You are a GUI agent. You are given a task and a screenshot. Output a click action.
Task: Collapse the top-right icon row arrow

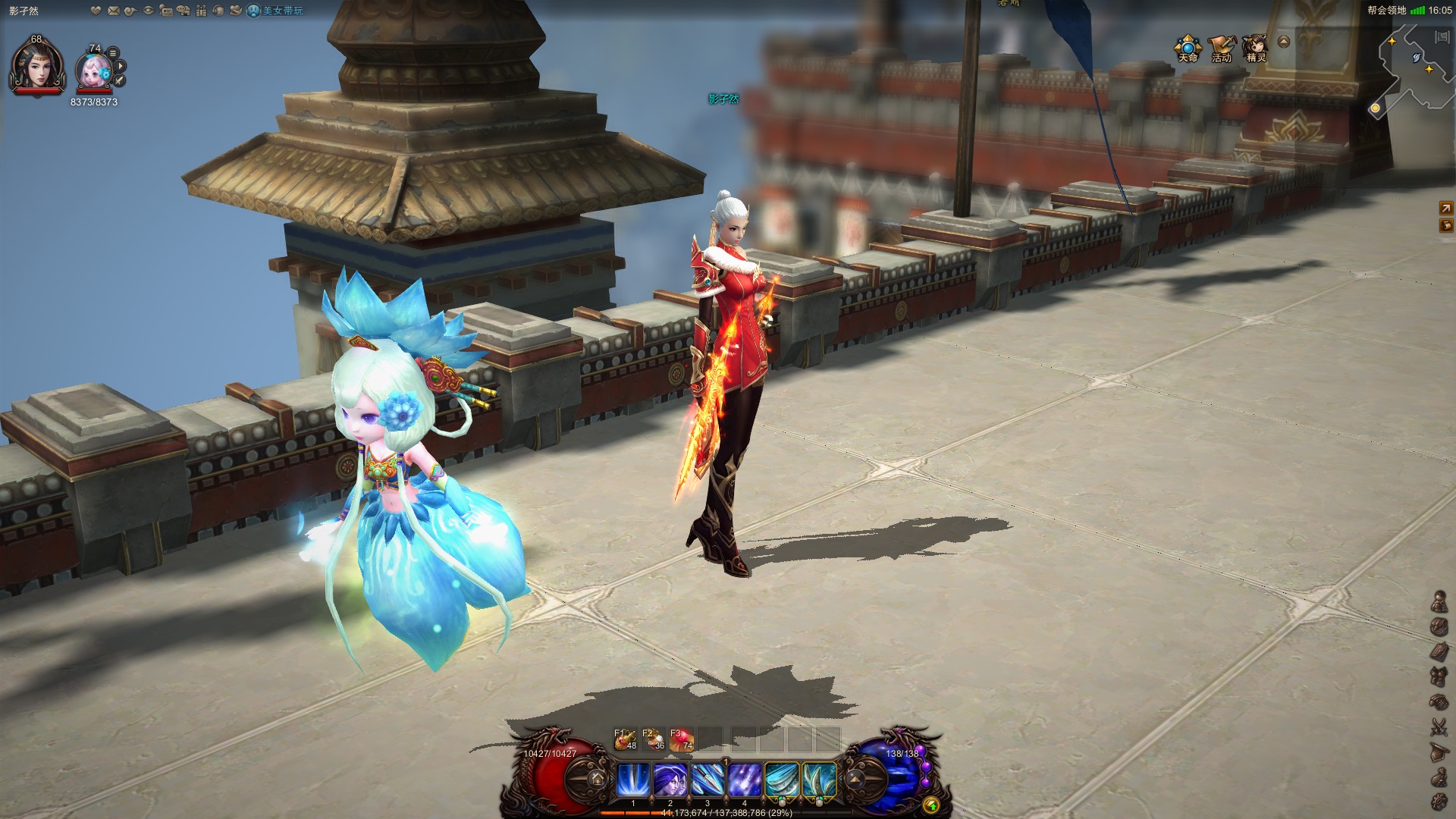click(1284, 42)
